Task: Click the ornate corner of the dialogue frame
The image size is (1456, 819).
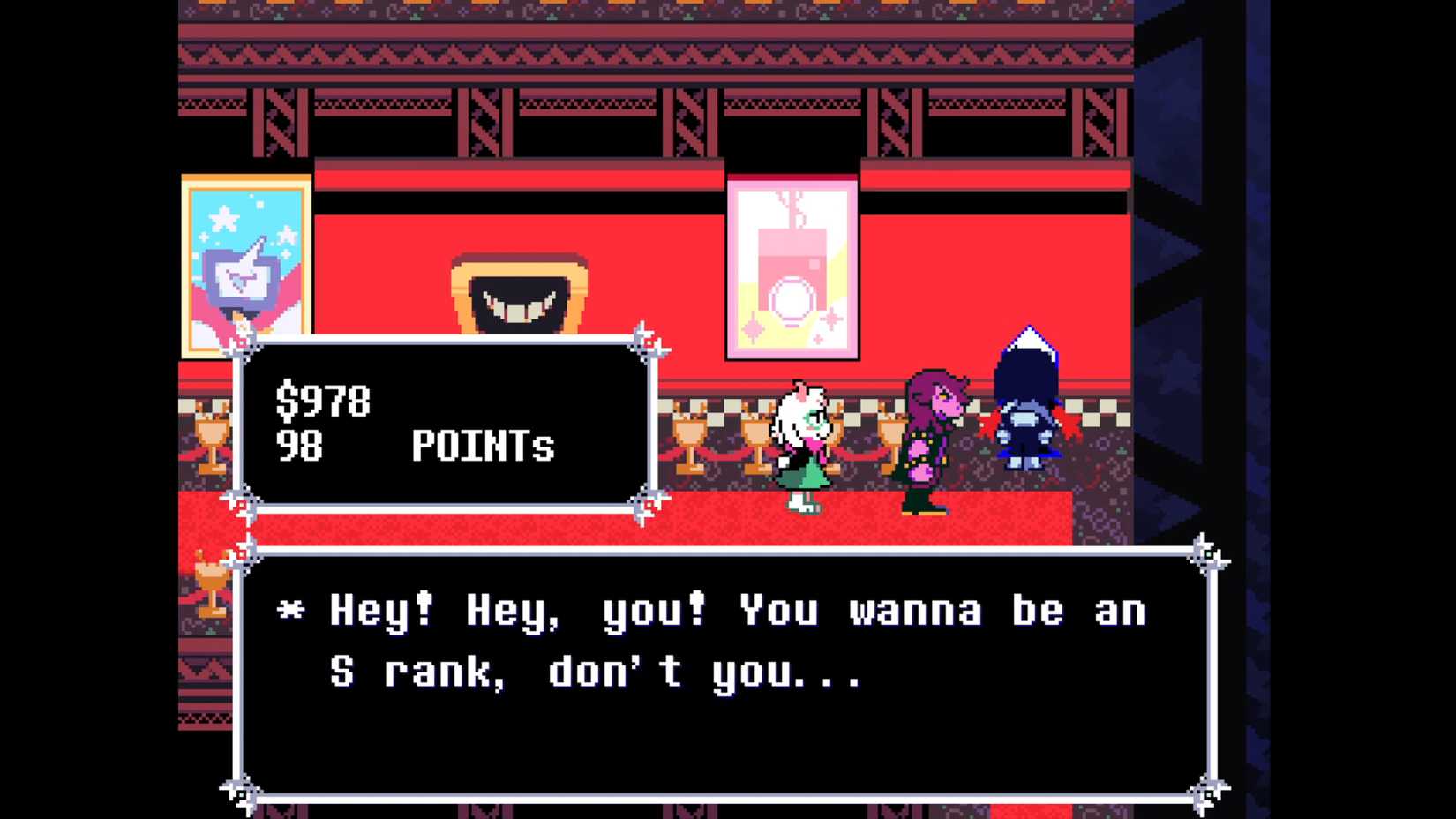Action: pyautogui.click(x=1207, y=552)
